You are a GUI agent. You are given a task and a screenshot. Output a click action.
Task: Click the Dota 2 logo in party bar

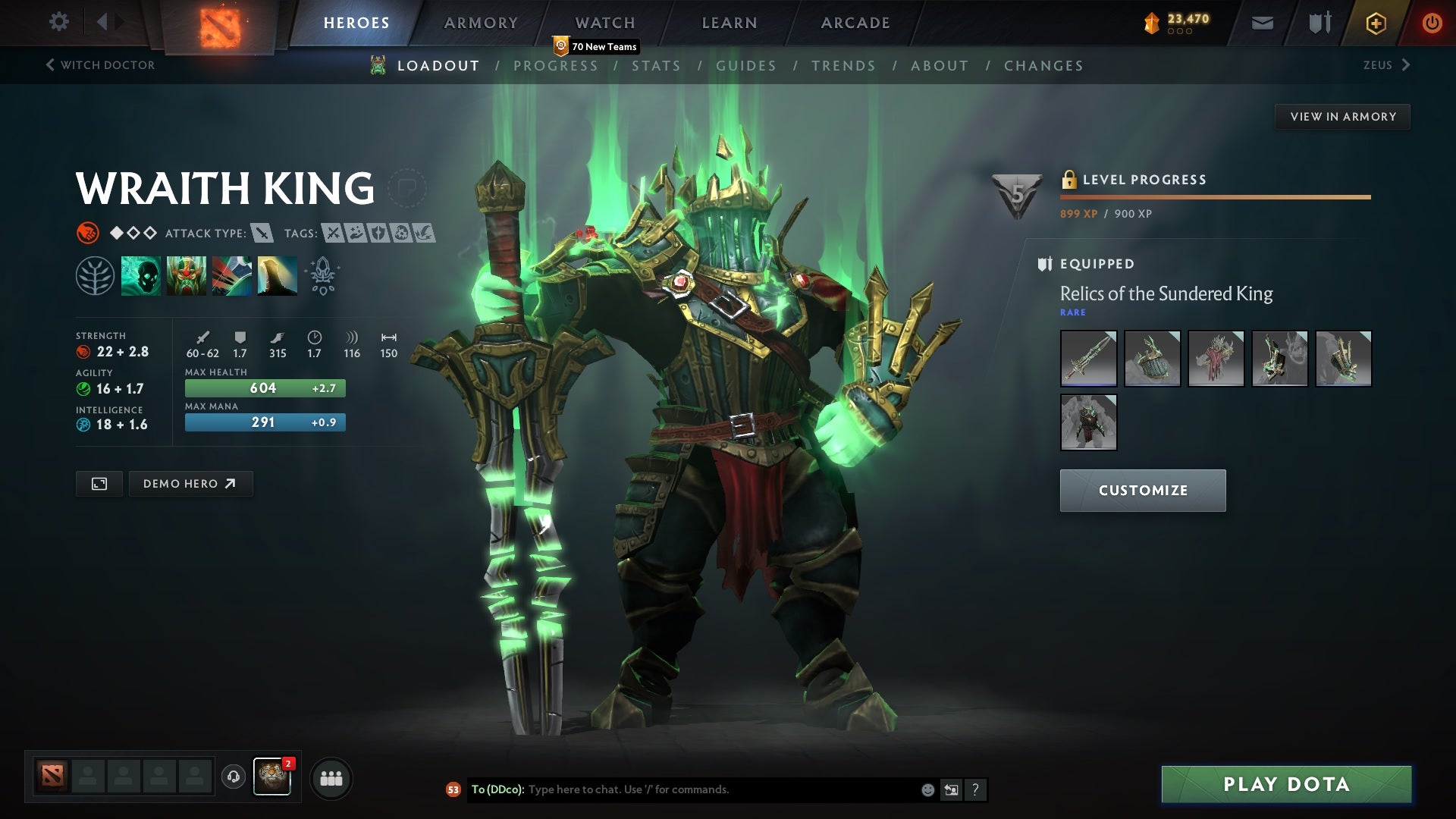51,777
